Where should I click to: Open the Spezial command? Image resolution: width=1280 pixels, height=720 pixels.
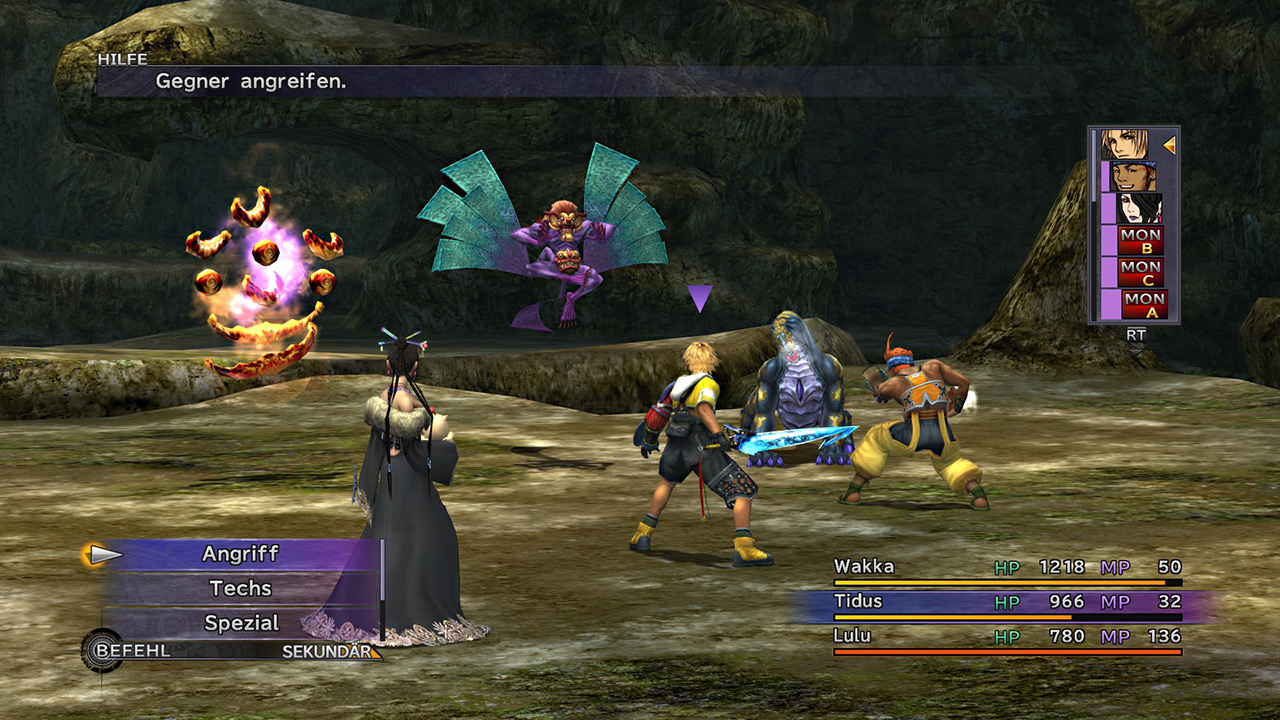point(241,623)
